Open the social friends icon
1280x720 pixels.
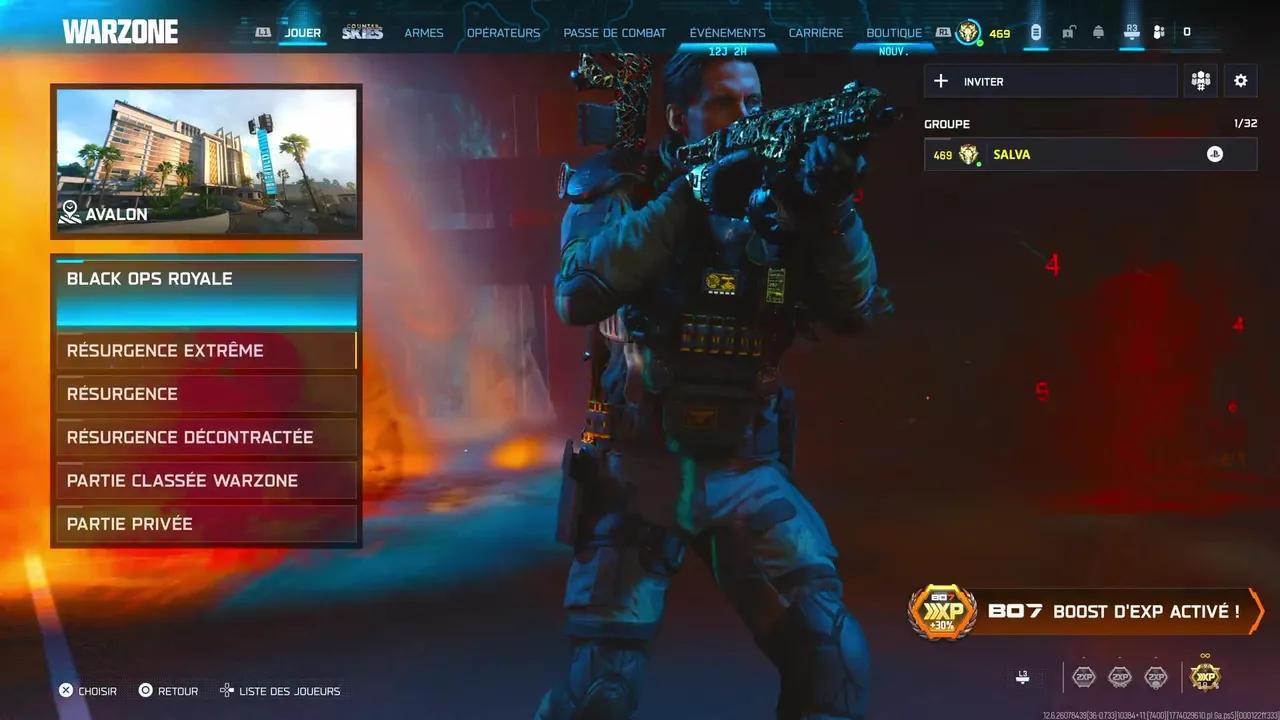coord(1158,31)
